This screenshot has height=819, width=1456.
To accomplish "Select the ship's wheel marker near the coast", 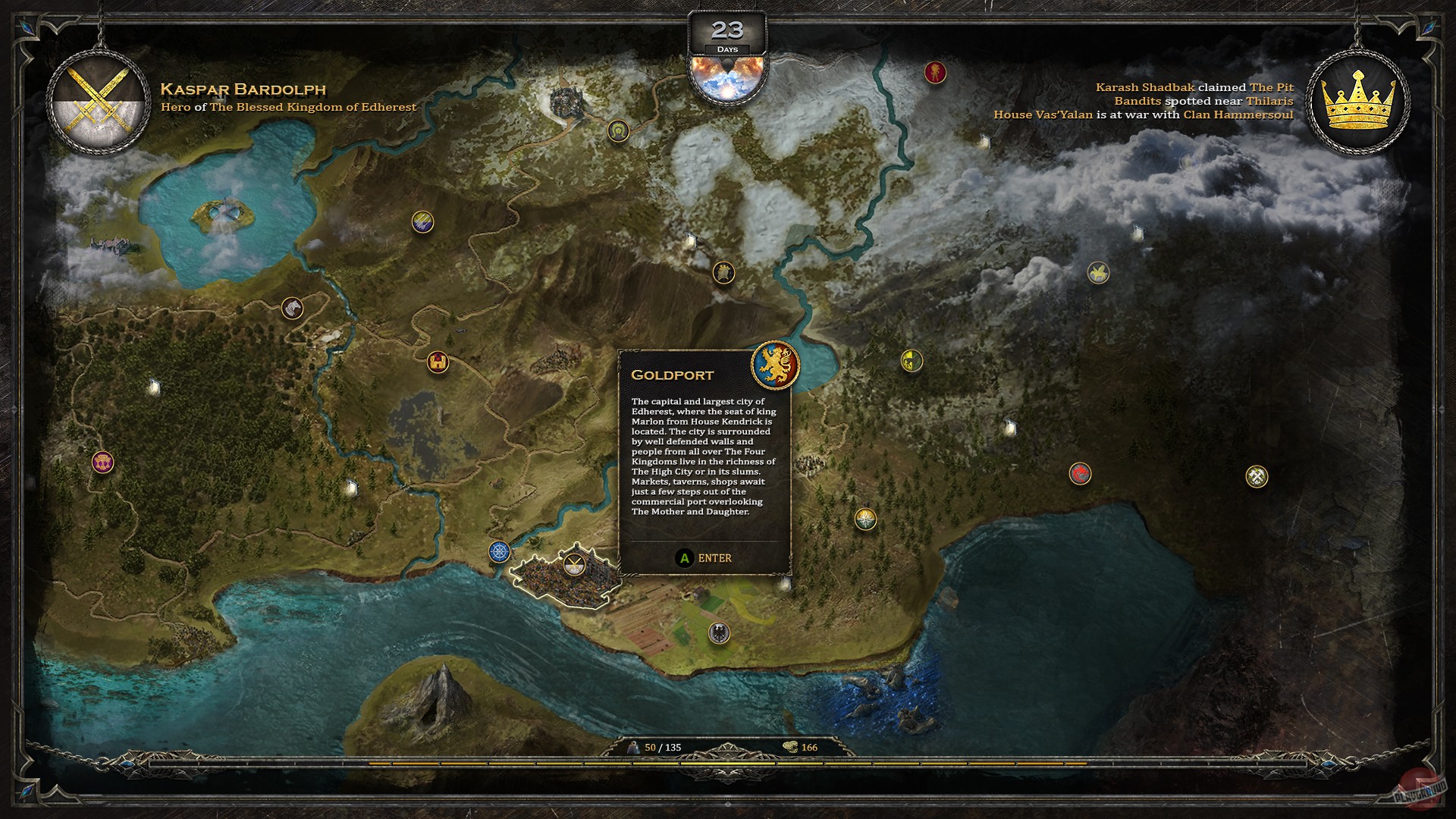I will (x=500, y=553).
